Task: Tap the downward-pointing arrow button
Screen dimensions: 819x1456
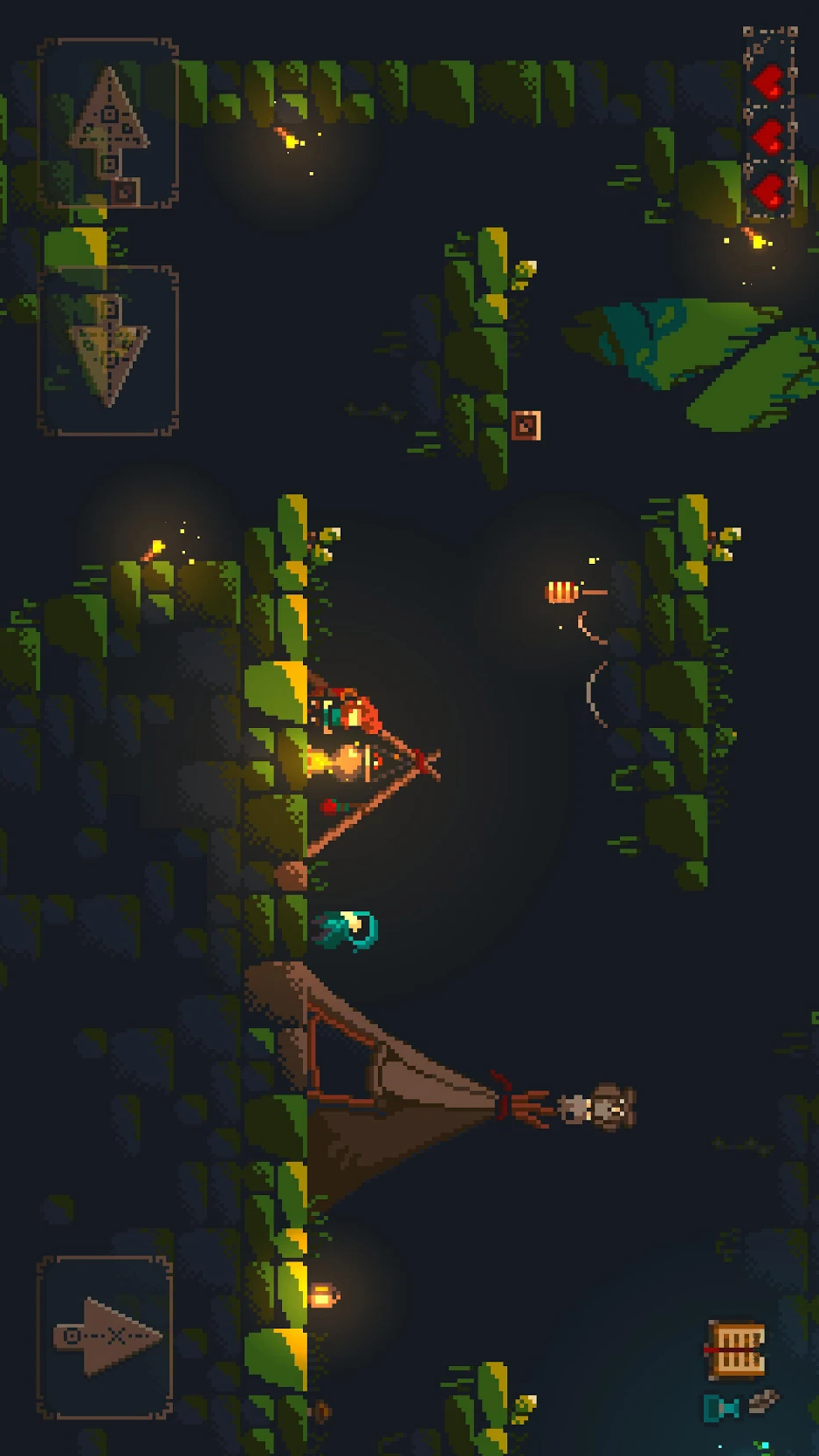Action: coord(107,351)
